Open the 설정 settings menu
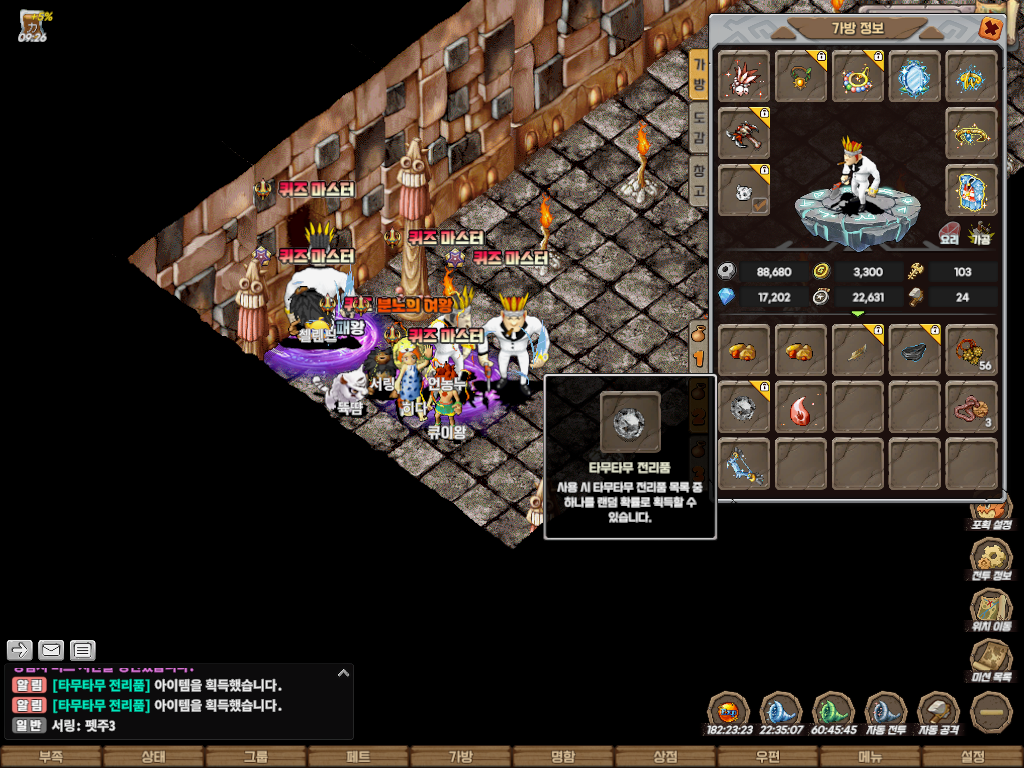The image size is (1024, 768). 972,757
